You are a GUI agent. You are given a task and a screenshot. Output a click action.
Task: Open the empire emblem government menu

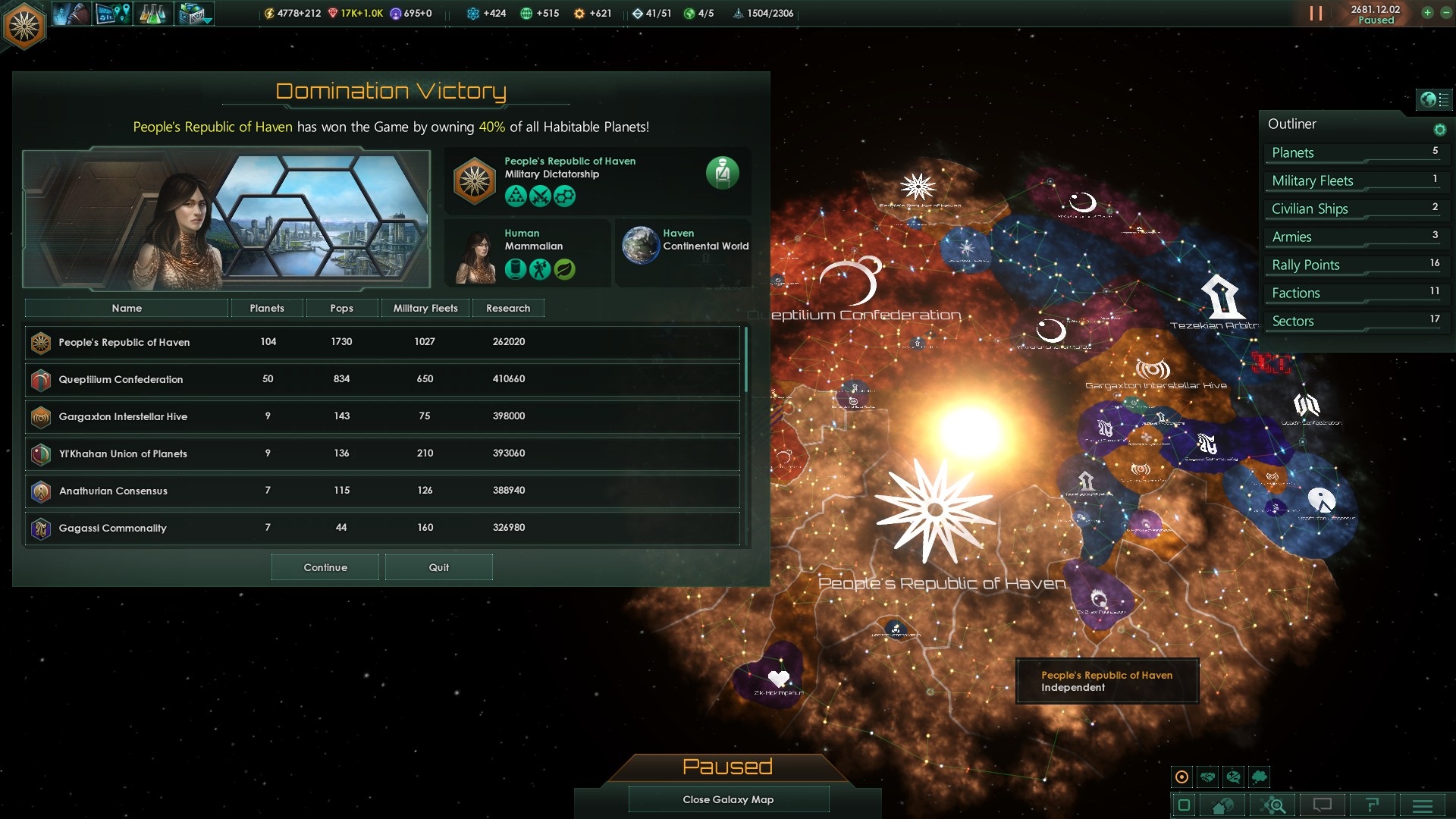click(24, 26)
